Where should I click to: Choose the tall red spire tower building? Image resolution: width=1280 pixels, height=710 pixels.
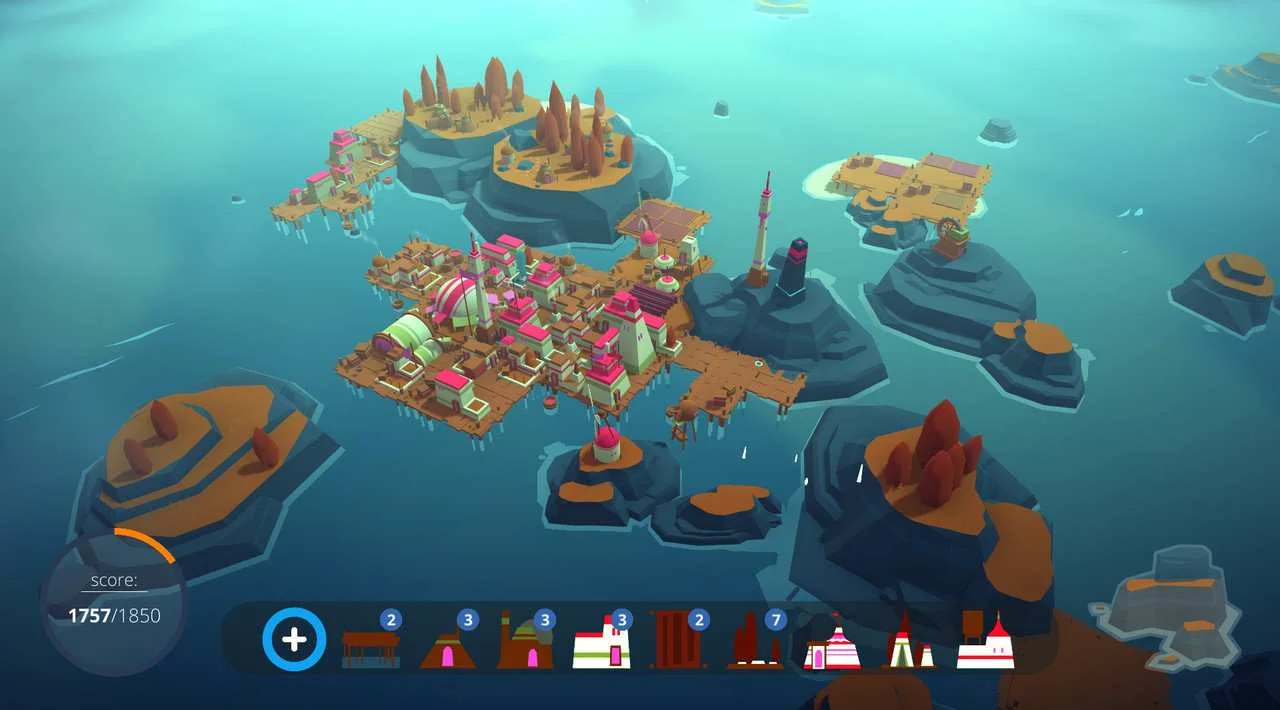[x=908, y=643]
